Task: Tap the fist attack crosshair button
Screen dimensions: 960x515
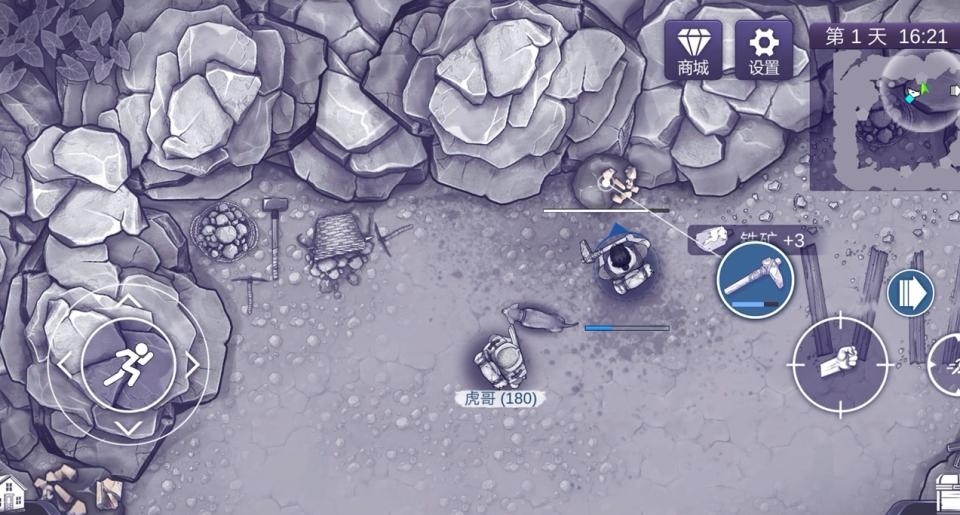Action: pos(840,365)
